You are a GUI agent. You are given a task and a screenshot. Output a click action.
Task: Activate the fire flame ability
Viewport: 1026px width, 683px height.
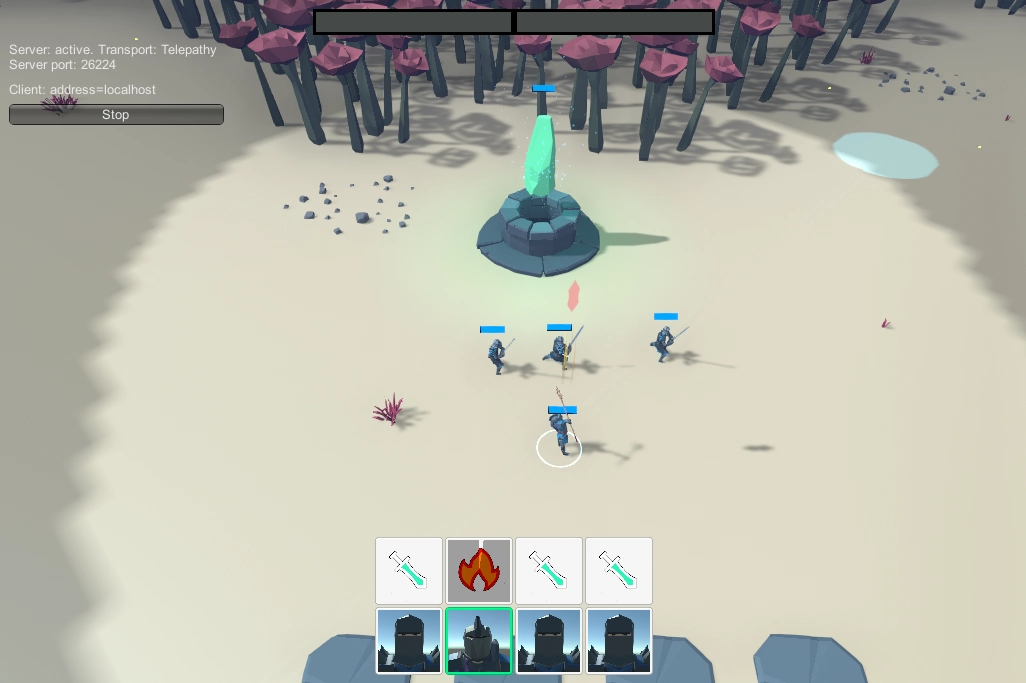pyautogui.click(x=479, y=571)
